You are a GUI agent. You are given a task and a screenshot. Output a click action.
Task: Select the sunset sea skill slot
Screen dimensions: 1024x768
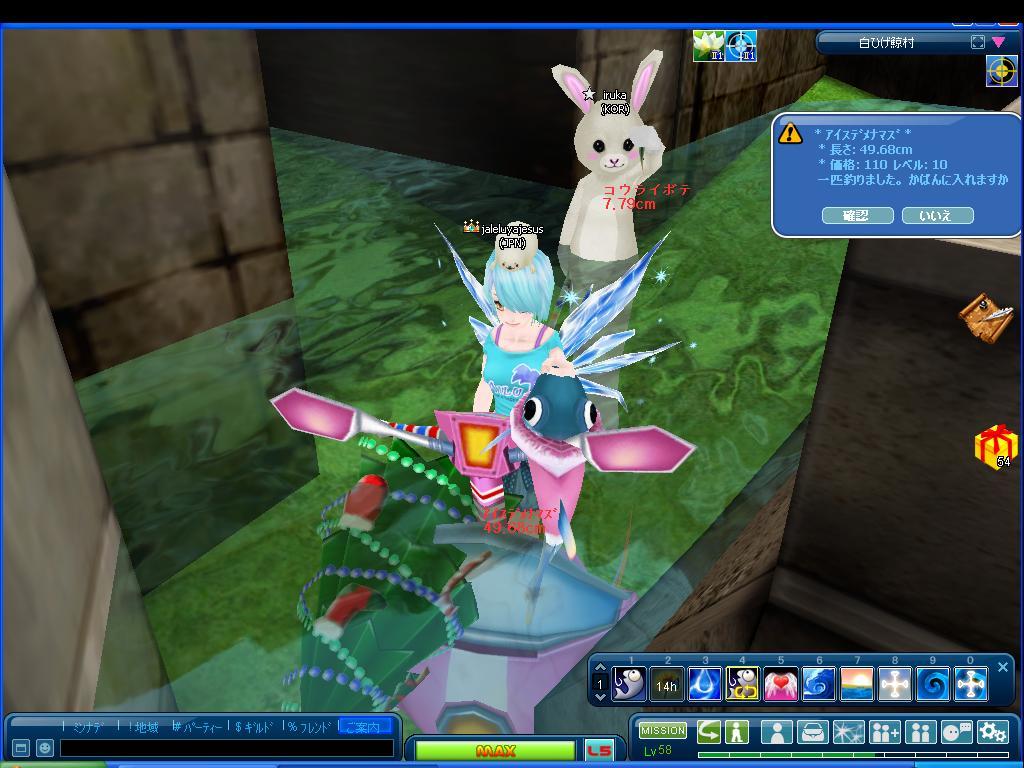click(857, 684)
